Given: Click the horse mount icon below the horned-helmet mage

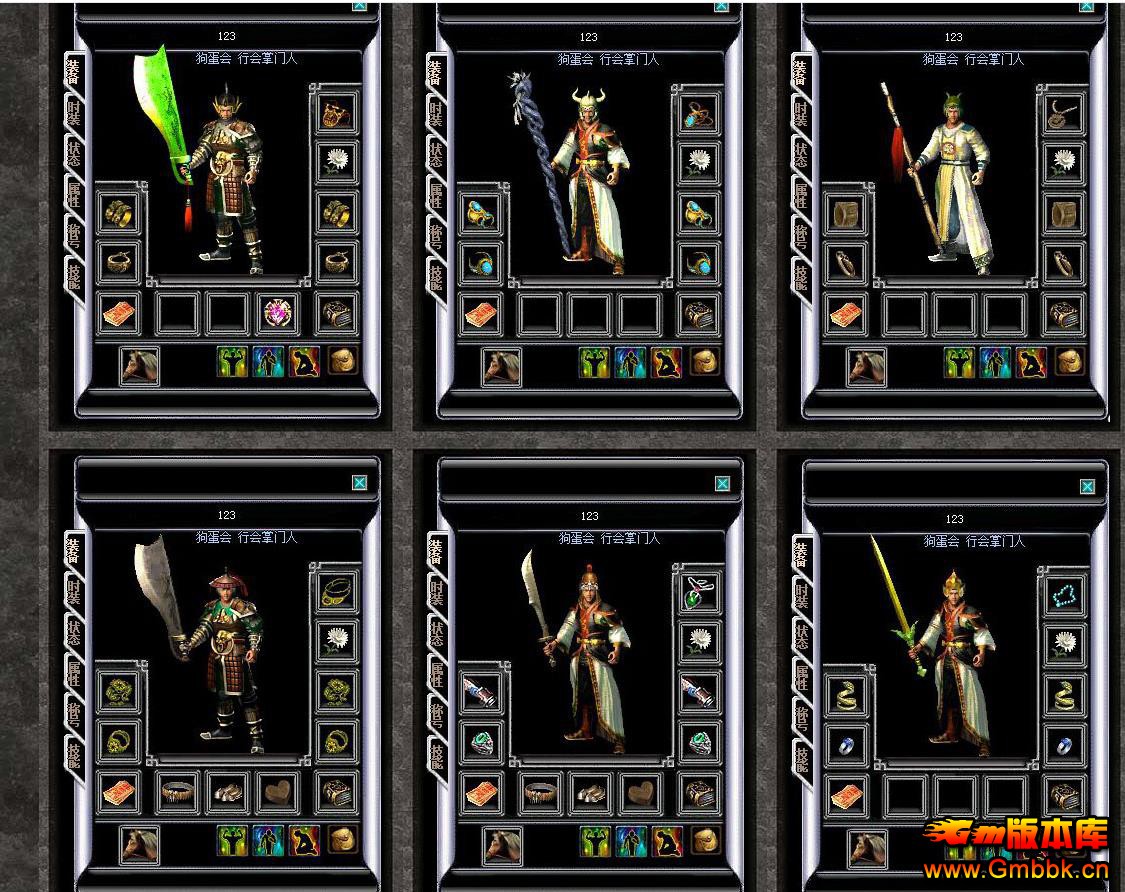Looking at the screenshot, I should pos(500,367).
